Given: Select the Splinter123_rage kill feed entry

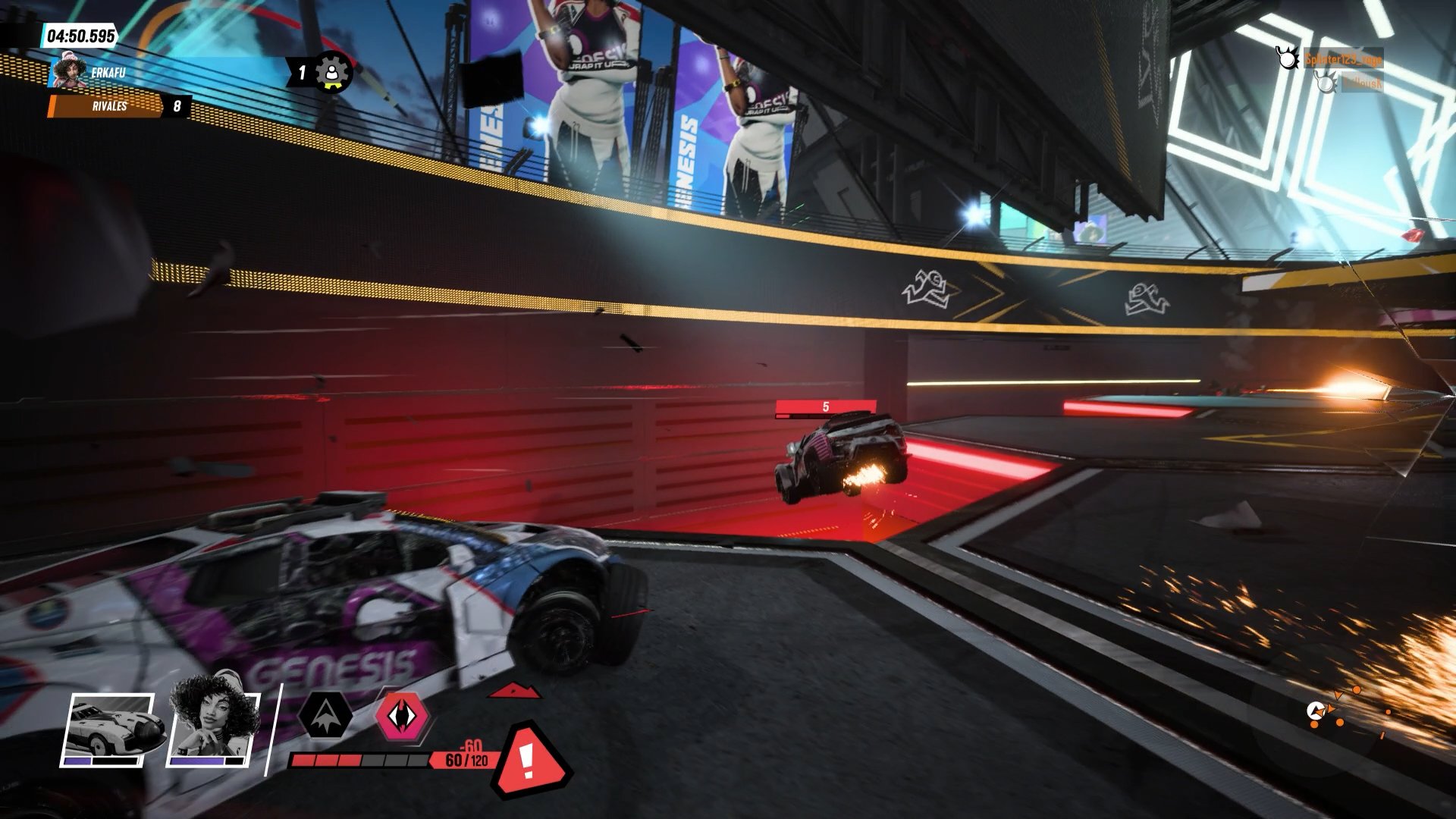Looking at the screenshot, I should (1342, 58).
